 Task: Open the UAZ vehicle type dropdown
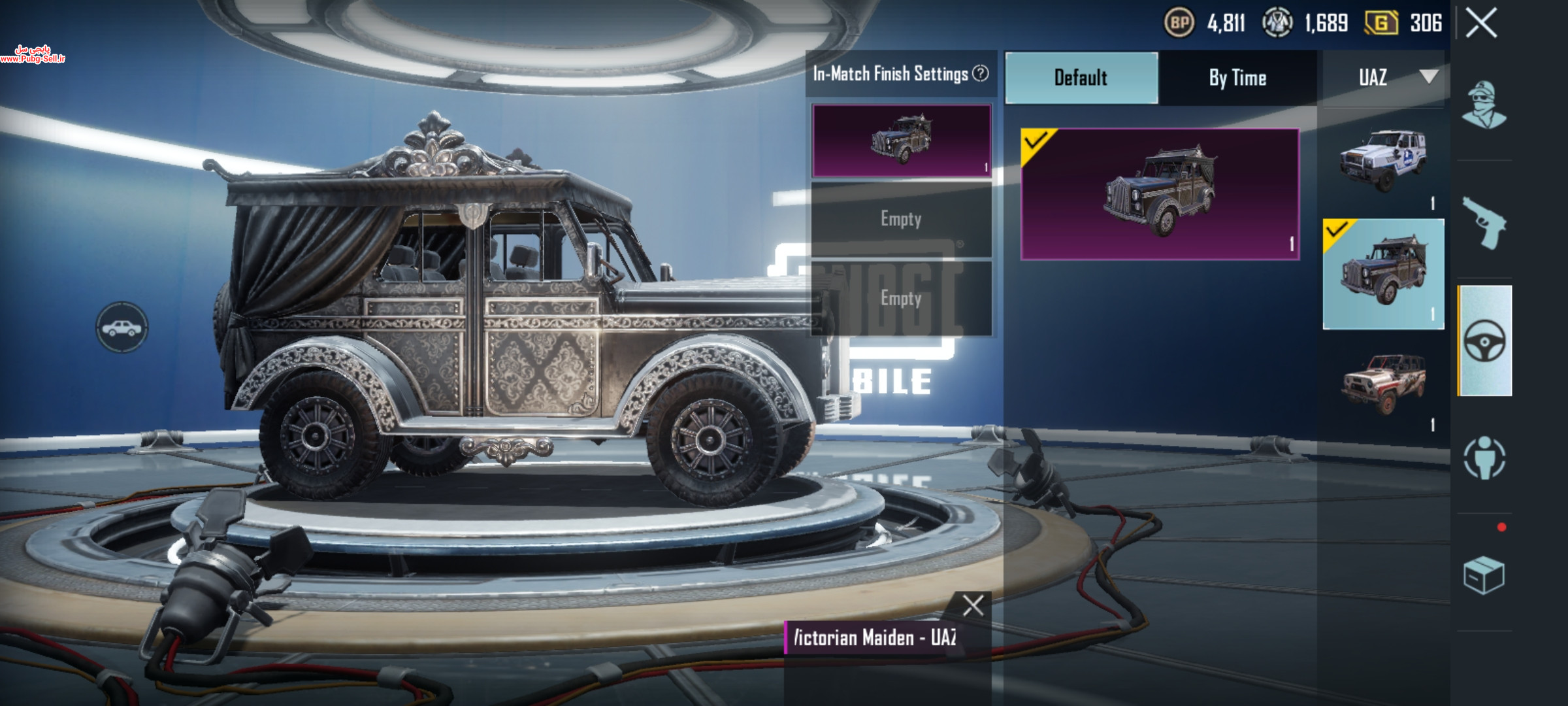point(1385,78)
